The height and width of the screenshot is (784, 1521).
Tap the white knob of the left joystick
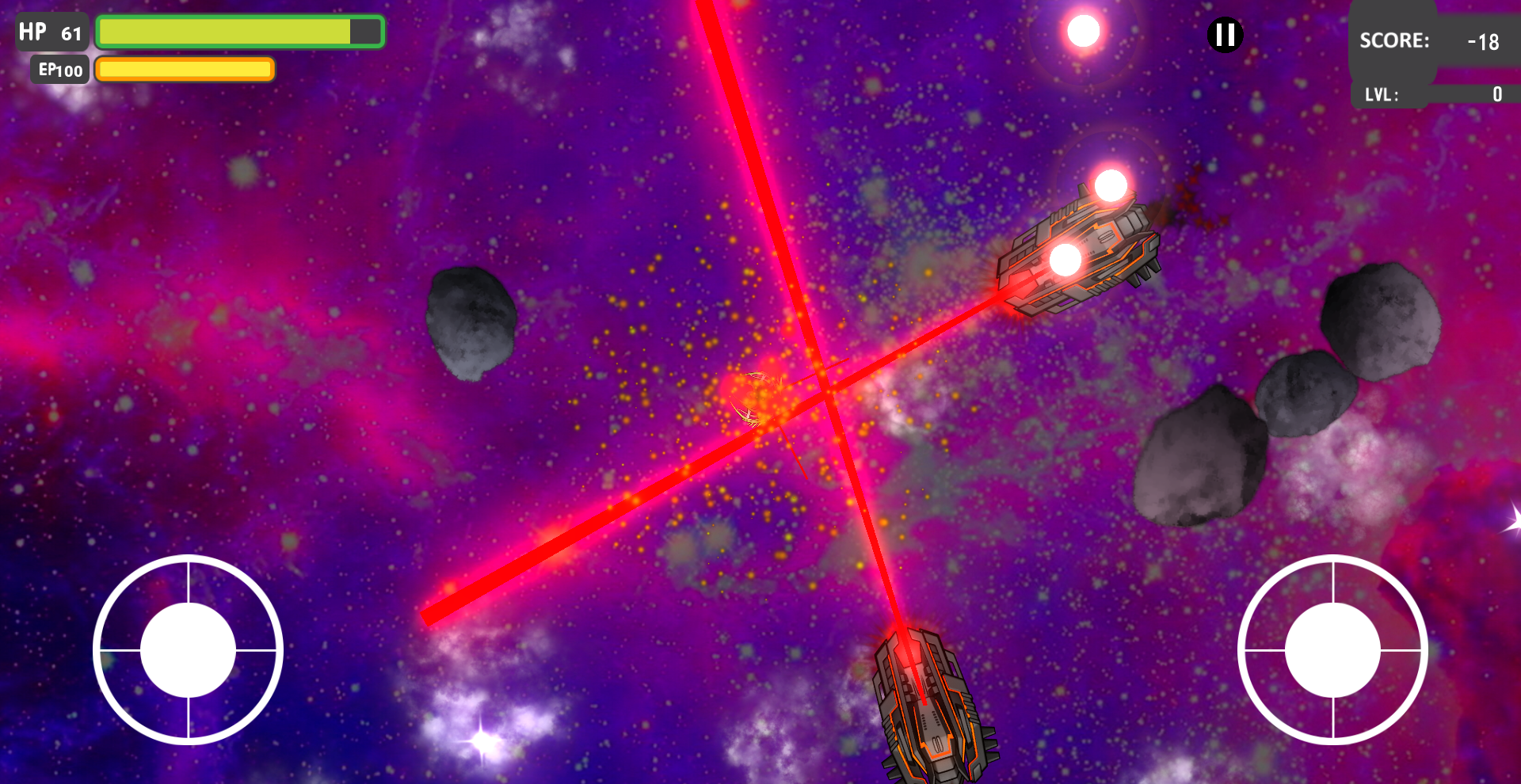coord(188,649)
